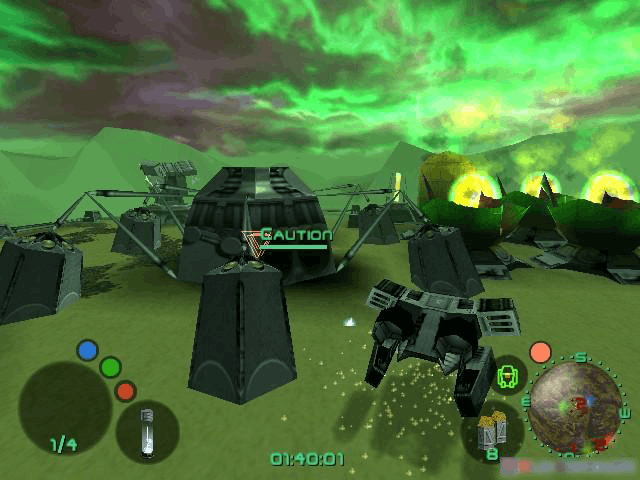Screen dimensions: 640x480
Task: Click the green circle indicator
Action: click(111, 368)
